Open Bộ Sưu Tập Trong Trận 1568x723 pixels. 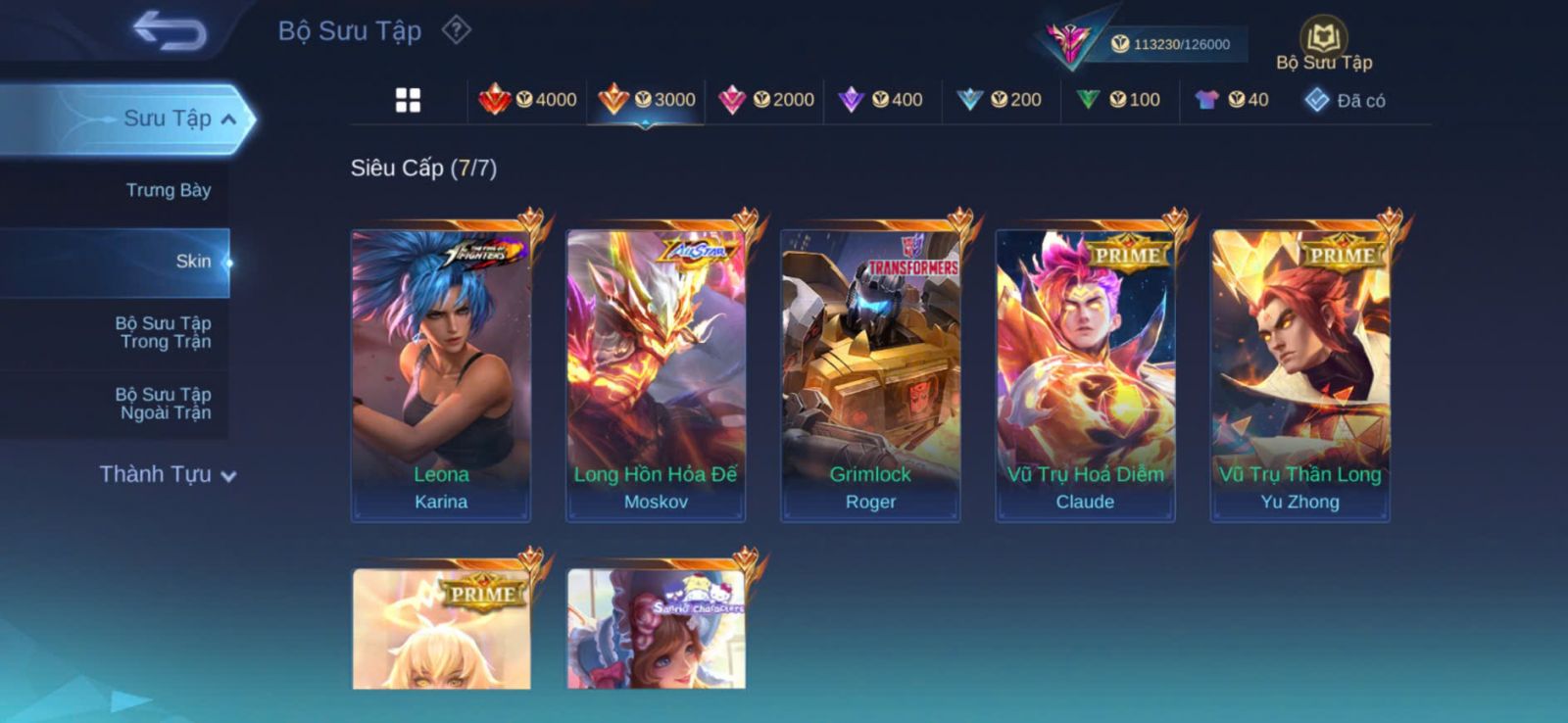tap(165, 332)
